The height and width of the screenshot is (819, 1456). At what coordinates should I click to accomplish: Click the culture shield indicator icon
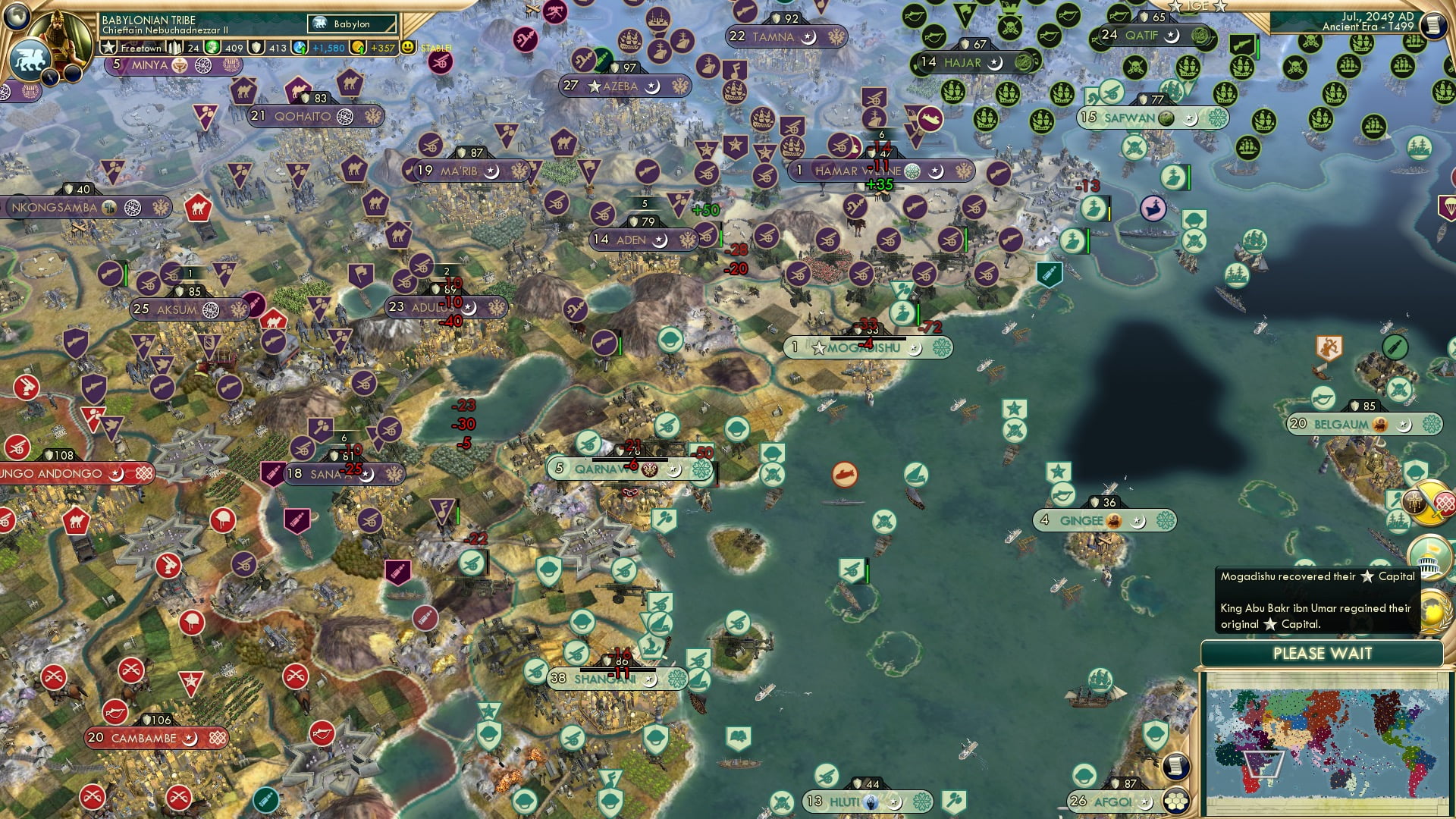(x=258, y=47)
